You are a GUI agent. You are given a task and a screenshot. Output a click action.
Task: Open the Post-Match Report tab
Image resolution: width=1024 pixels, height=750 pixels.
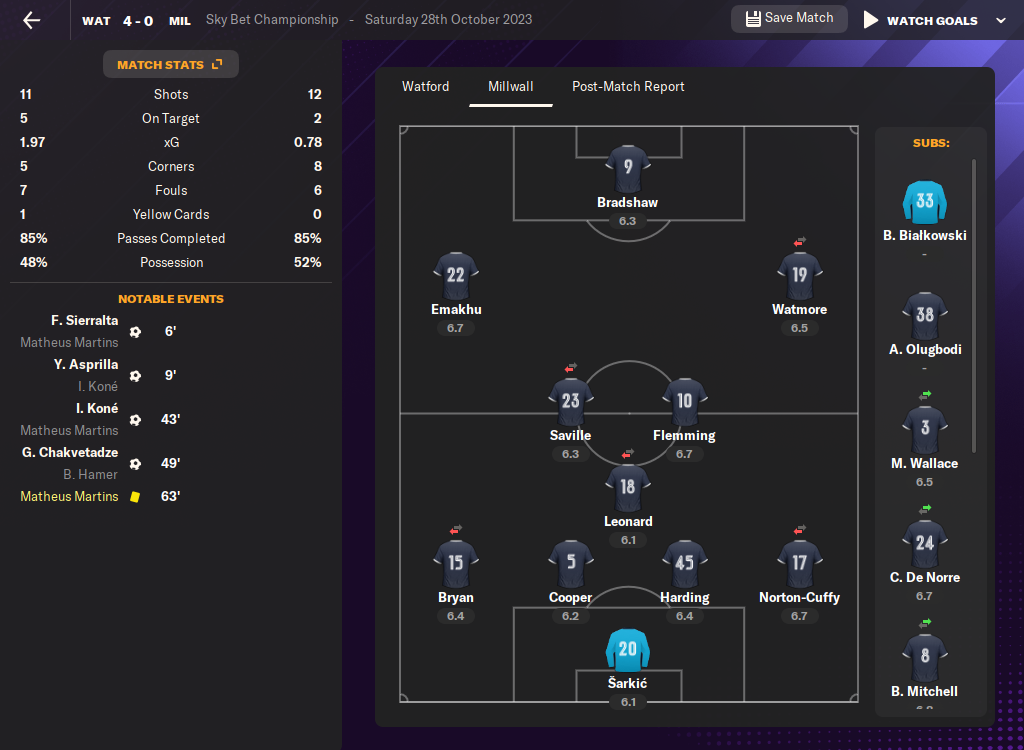point(628,87)
